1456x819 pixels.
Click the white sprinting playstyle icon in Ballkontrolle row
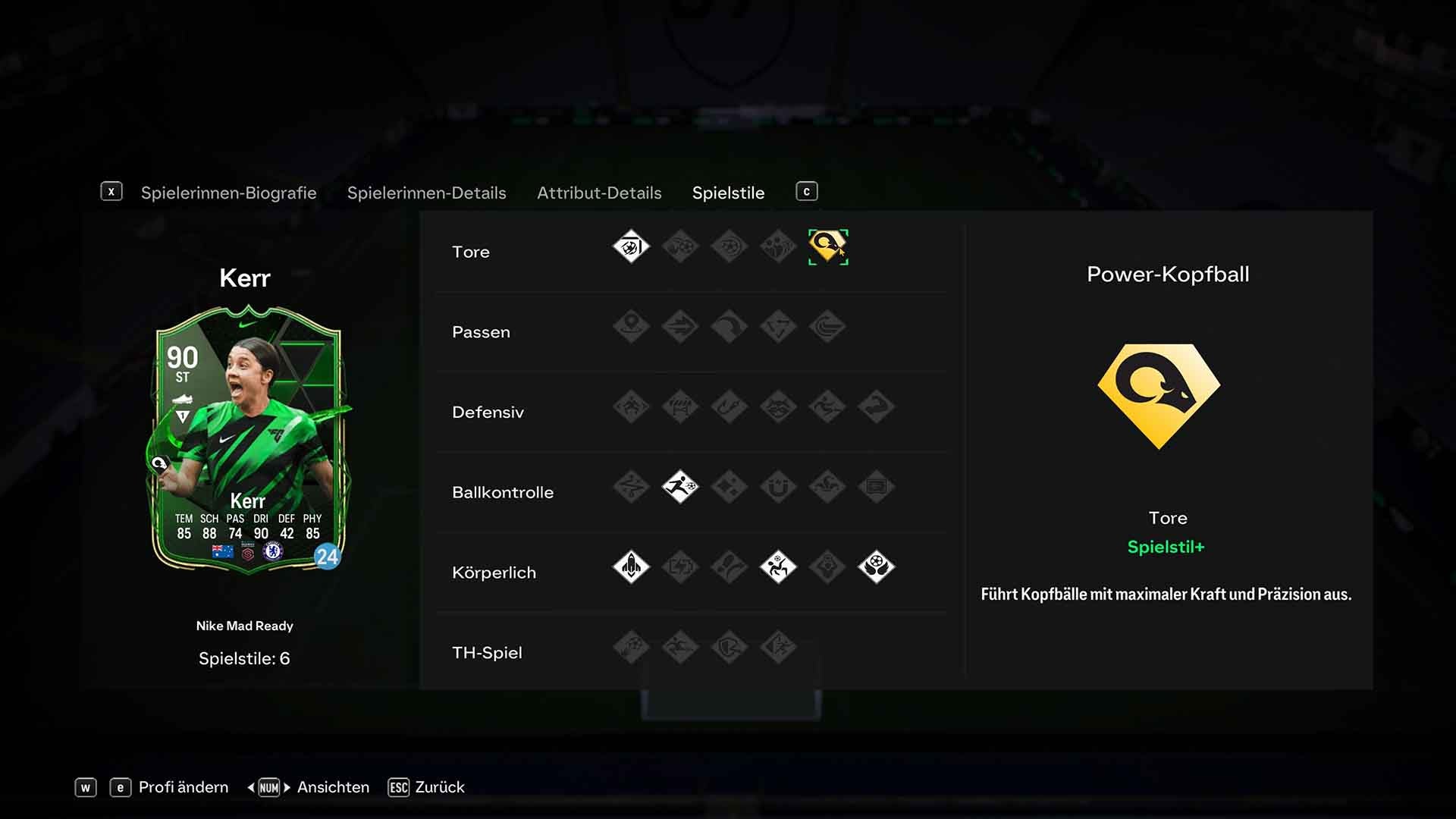pyautogui.click(x=680, y=488)
